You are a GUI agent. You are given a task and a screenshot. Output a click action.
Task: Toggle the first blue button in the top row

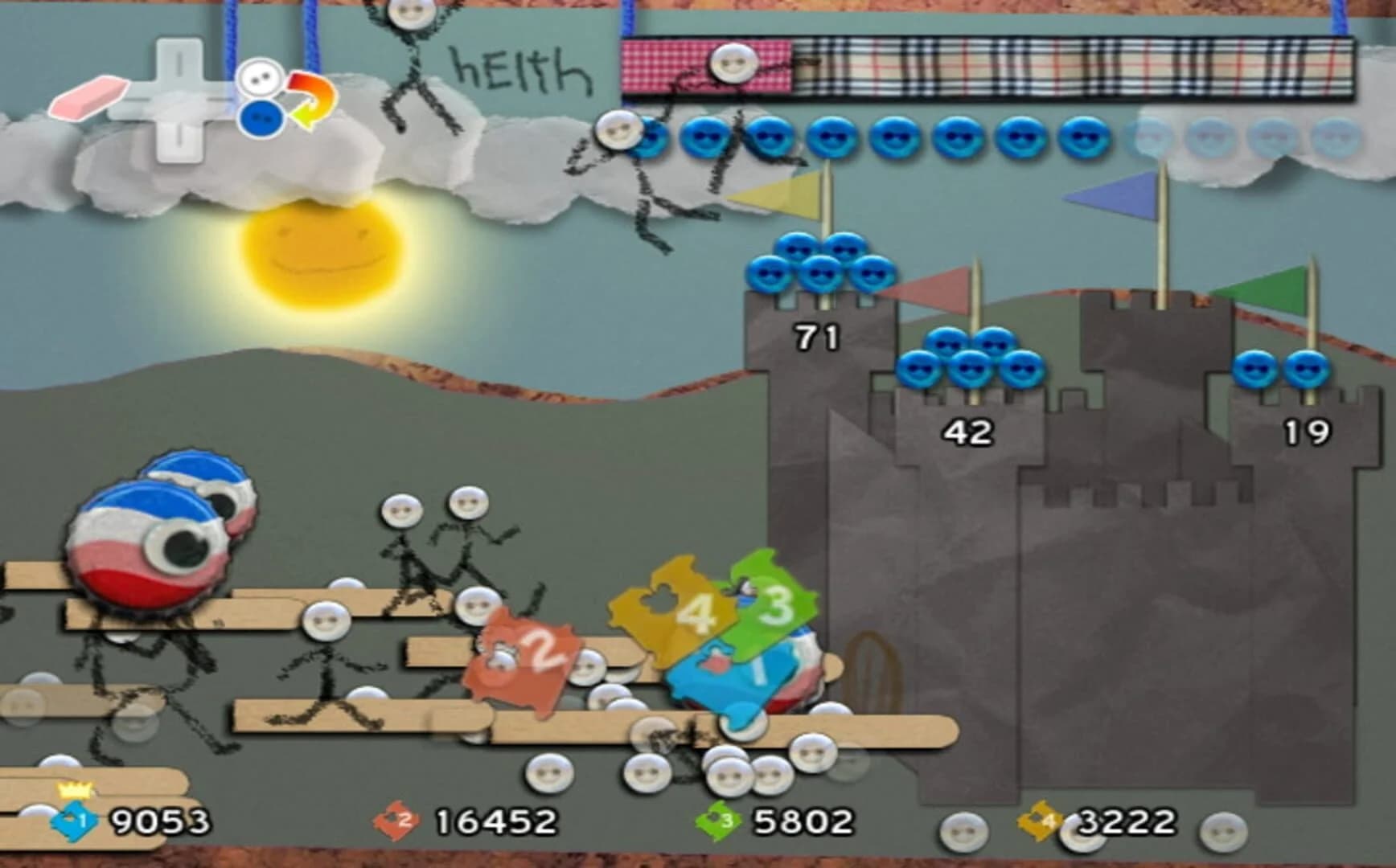(653, 137)
